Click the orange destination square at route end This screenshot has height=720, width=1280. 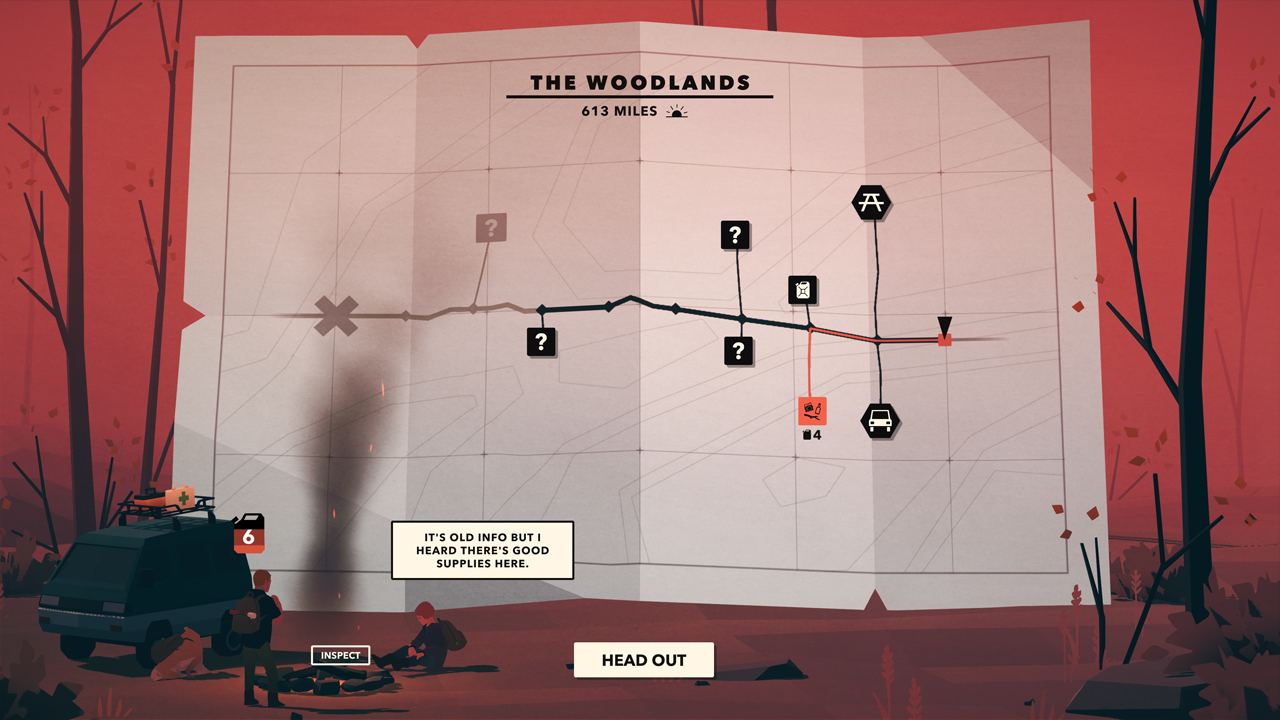tap(944, 340)
